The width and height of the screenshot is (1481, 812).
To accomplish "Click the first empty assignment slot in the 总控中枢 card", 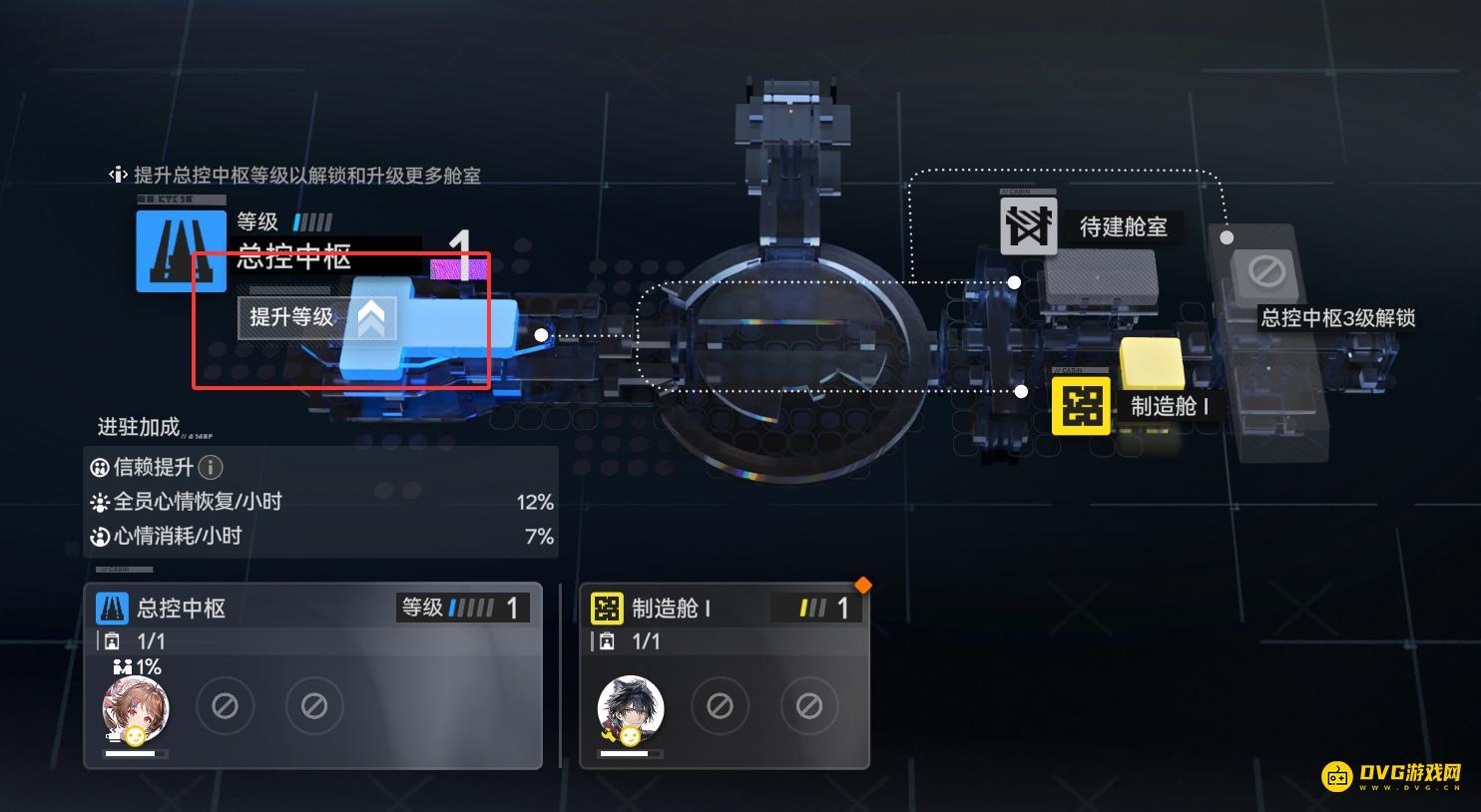I will coord(226,705).
